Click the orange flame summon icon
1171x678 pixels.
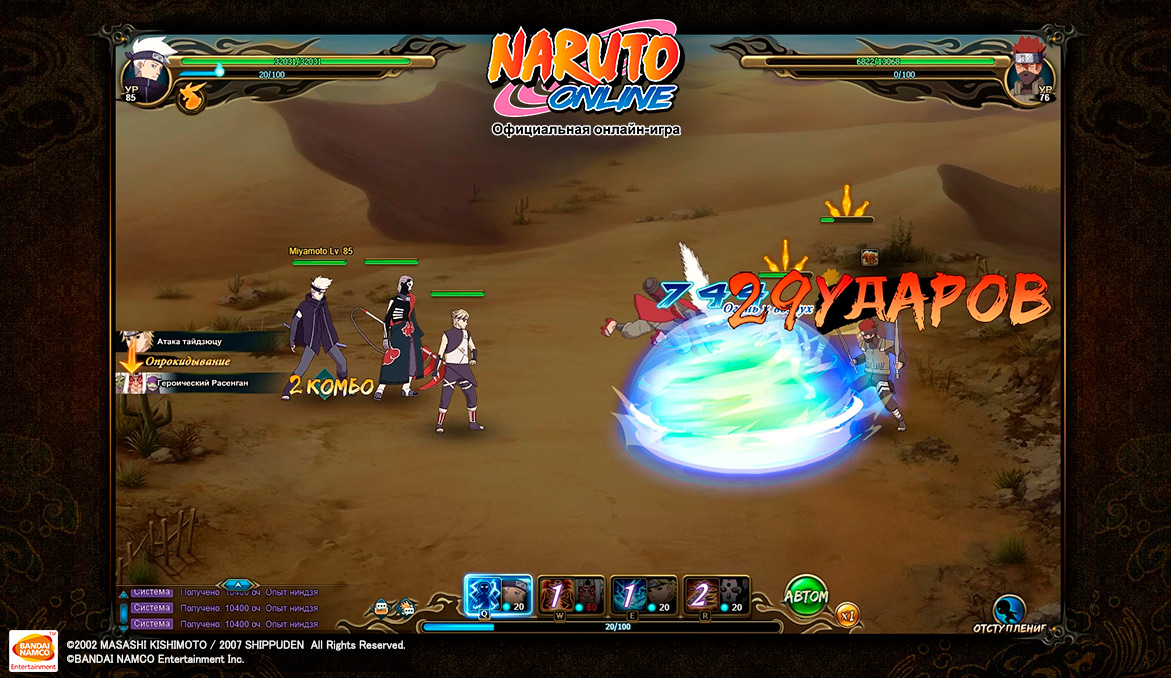pyautogui.click(x=191, y=96)
